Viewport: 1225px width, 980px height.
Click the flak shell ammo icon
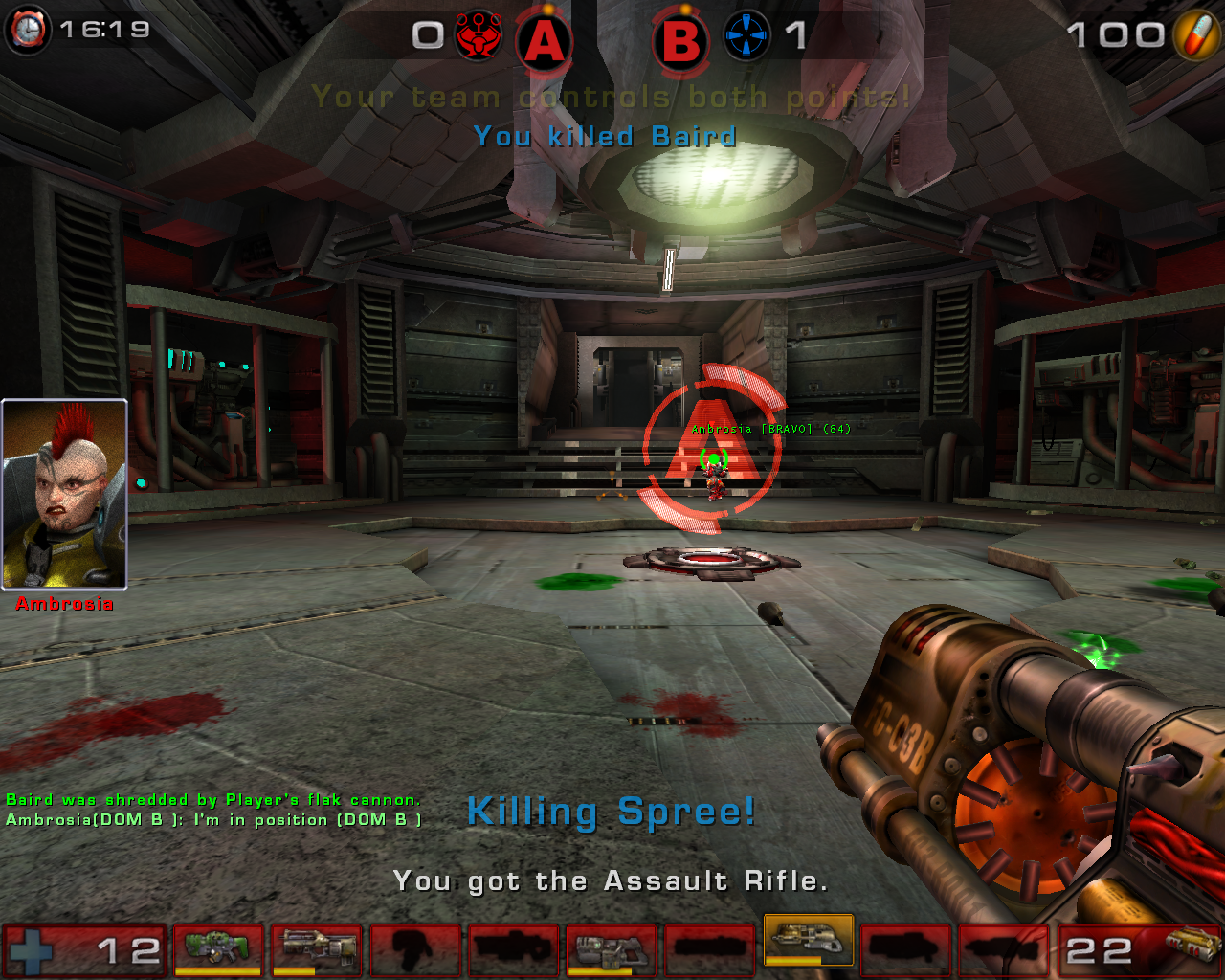click(x=1192, y=947)
